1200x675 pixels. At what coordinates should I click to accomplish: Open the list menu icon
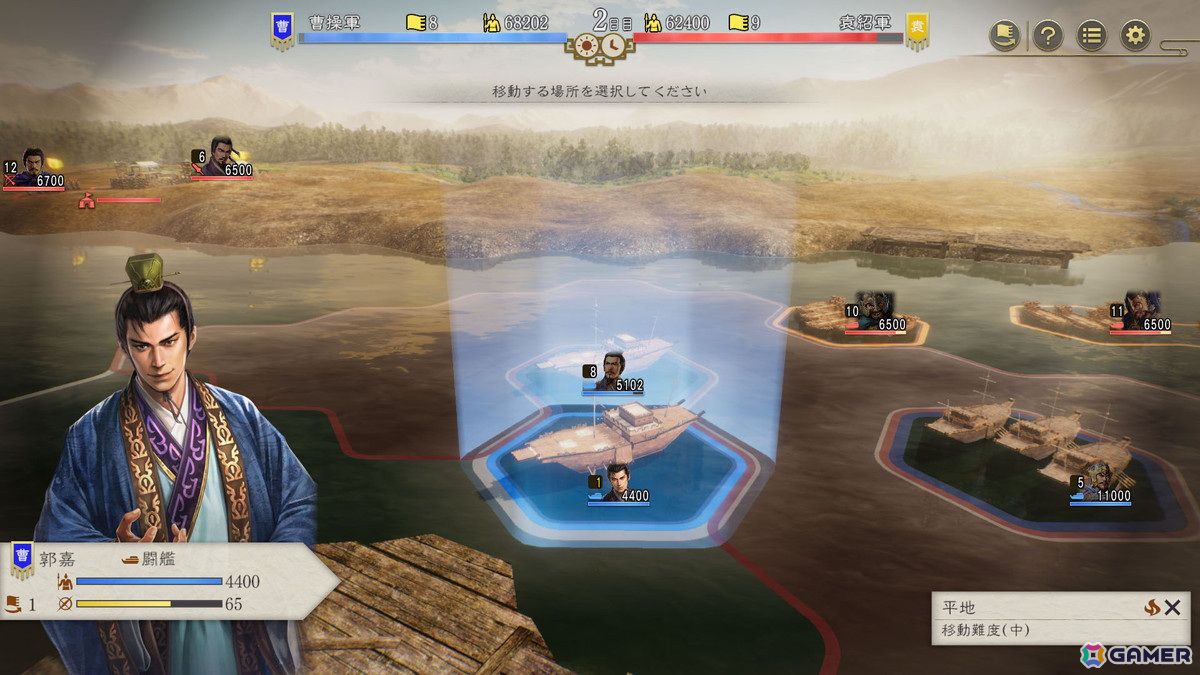click(x=1091, y=36)
